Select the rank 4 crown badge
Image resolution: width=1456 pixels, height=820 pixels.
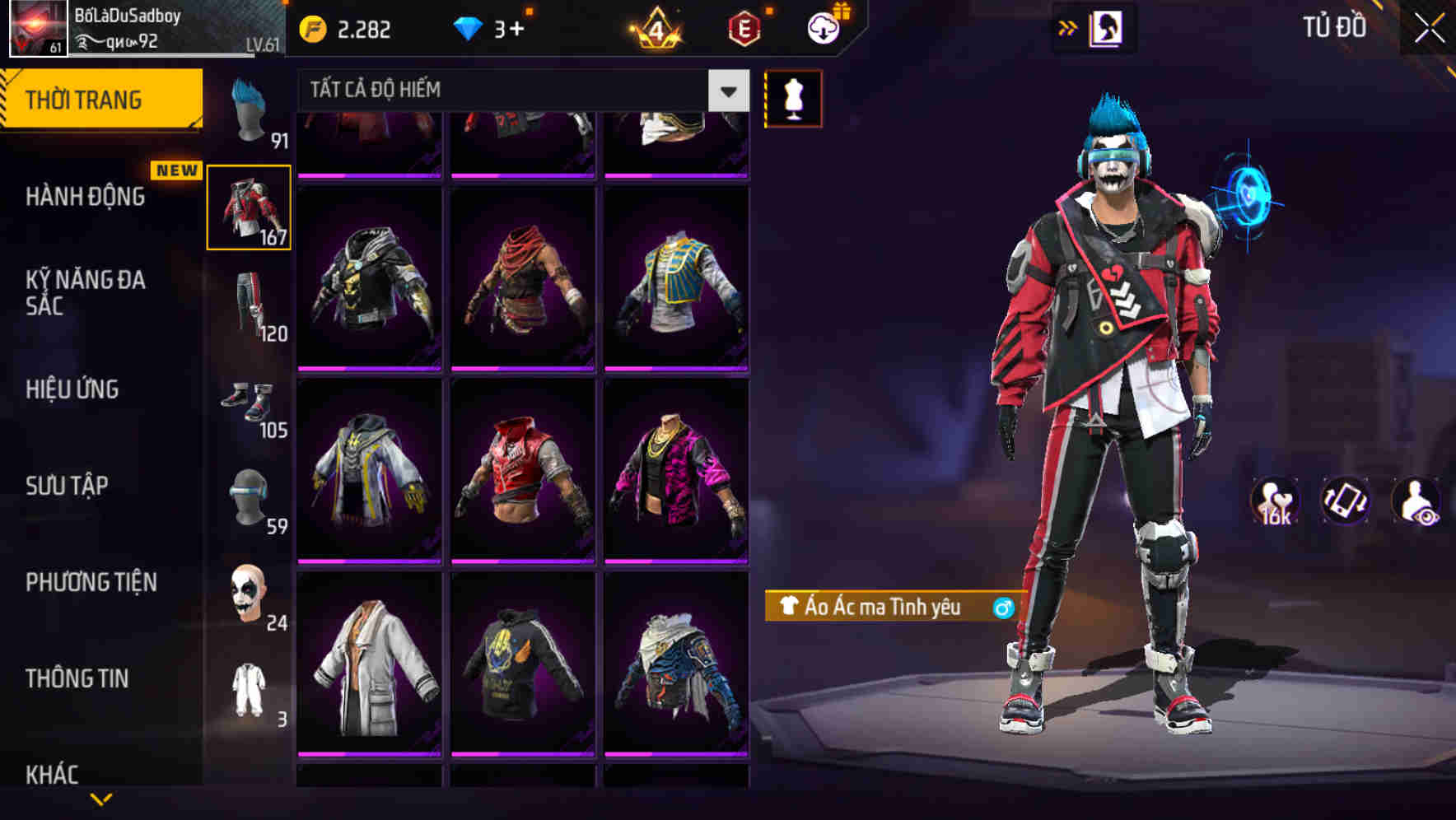(655, 30)
